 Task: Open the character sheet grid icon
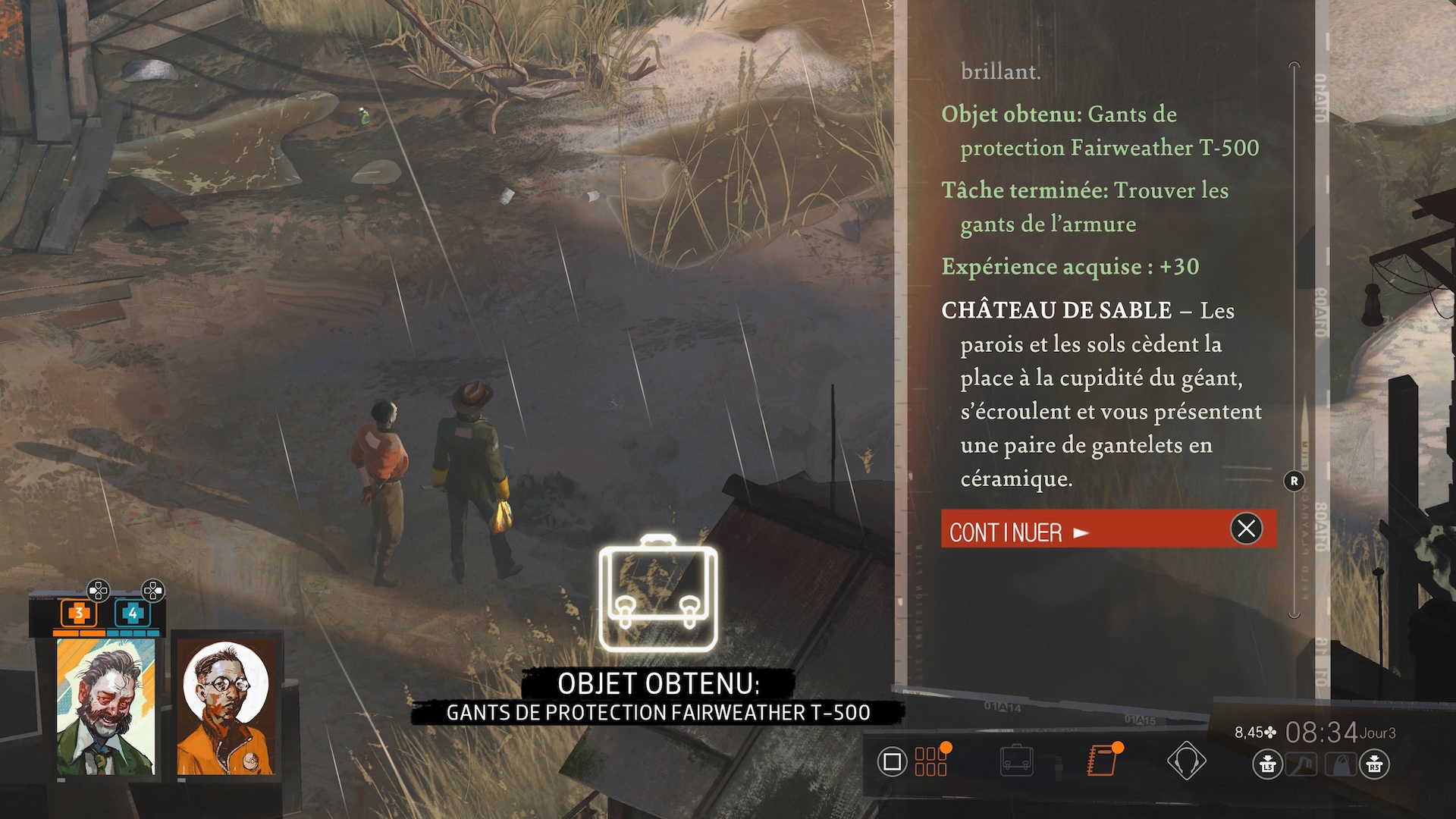pos(931,761)
